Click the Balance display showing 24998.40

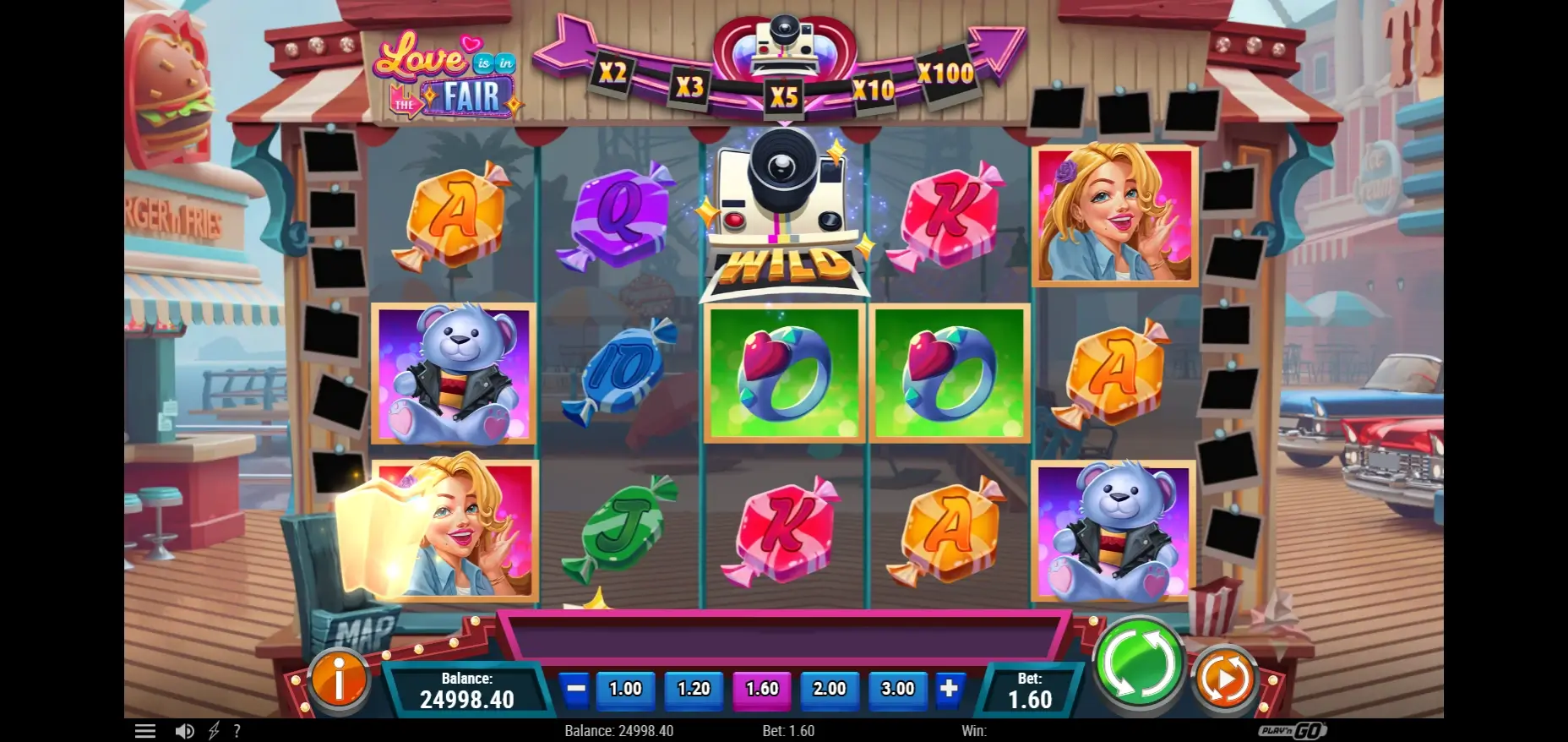[467, 690]
